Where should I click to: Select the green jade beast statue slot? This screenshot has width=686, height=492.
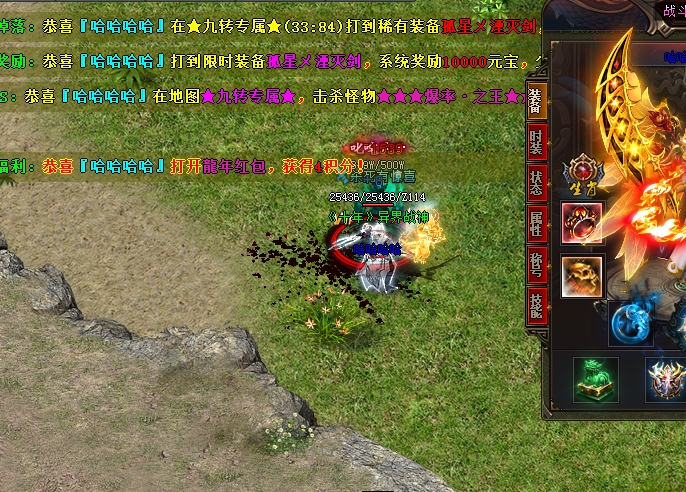(595, 380)
